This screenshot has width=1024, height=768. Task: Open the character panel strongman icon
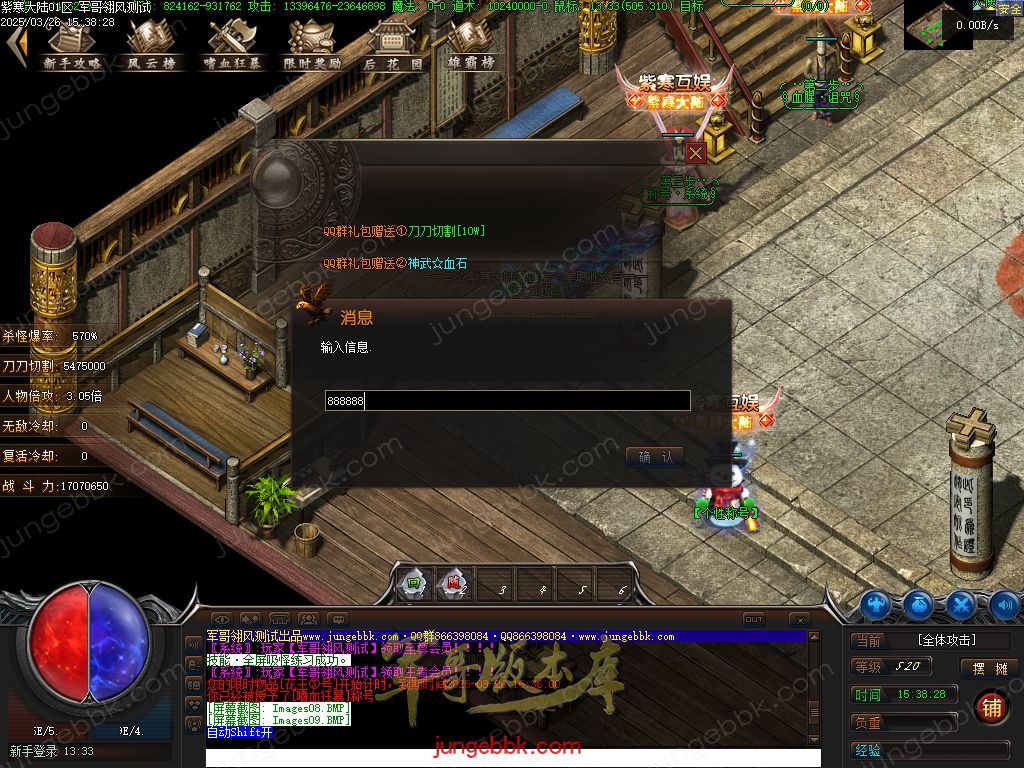click(876, 605)
